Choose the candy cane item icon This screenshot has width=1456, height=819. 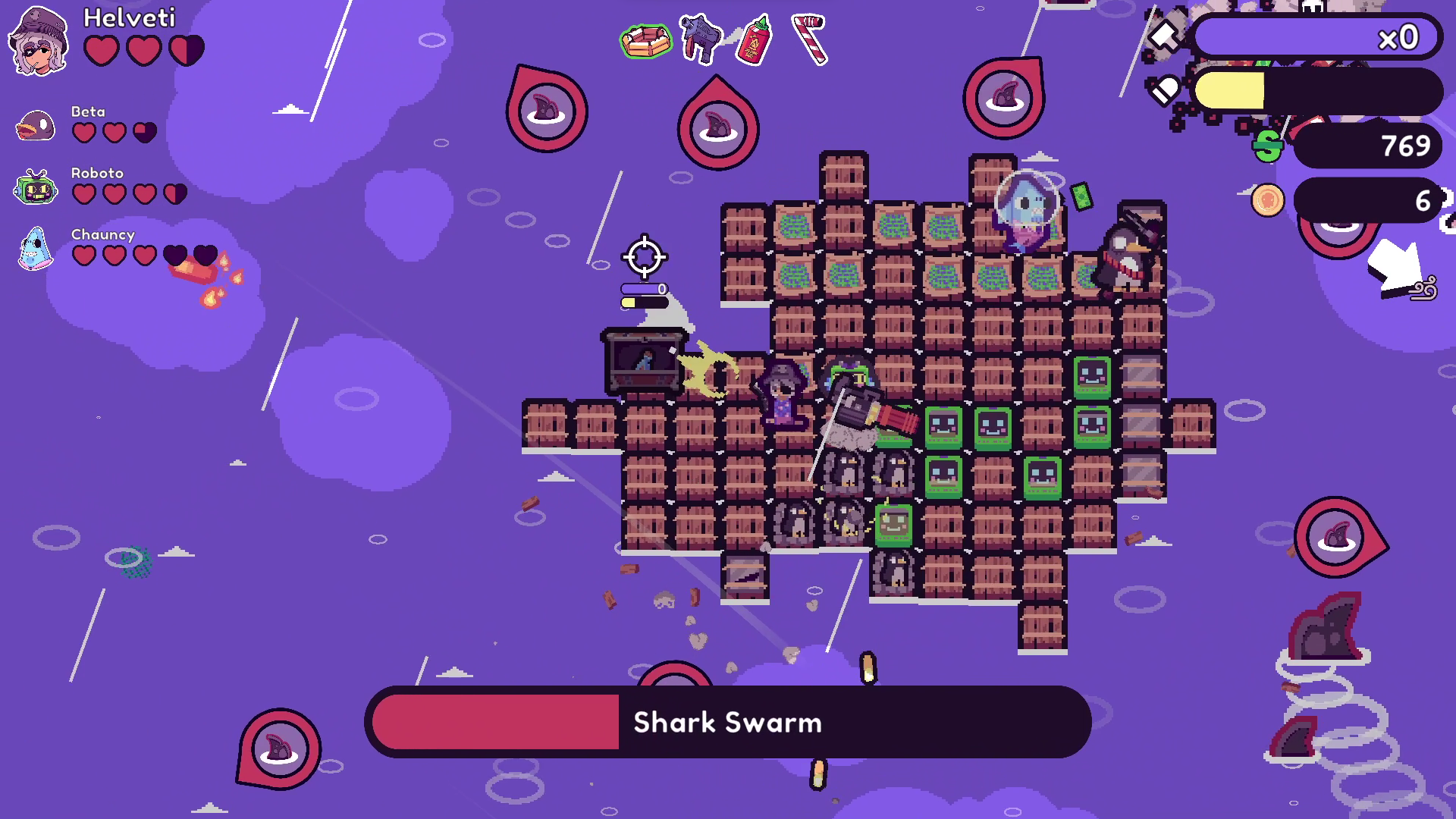click(x=810, y=38)
